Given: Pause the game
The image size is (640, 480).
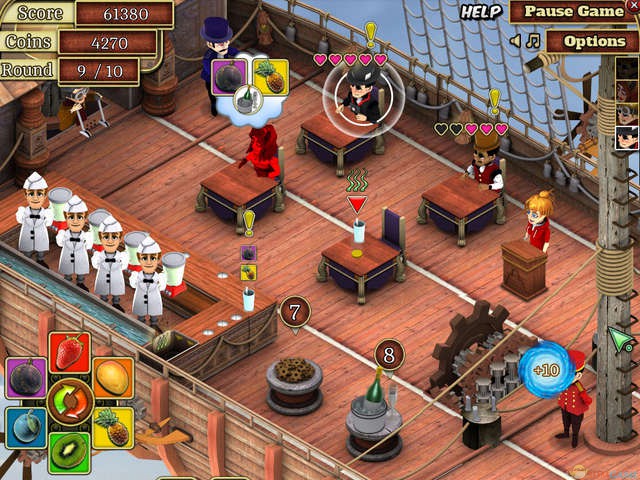Looking at the screenshot, I should pyautogui.click(x=573, y=12).
